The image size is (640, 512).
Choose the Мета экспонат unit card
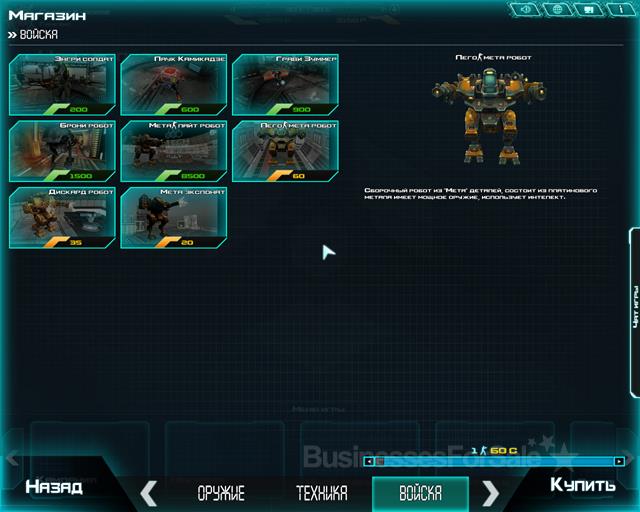(174, 217)
